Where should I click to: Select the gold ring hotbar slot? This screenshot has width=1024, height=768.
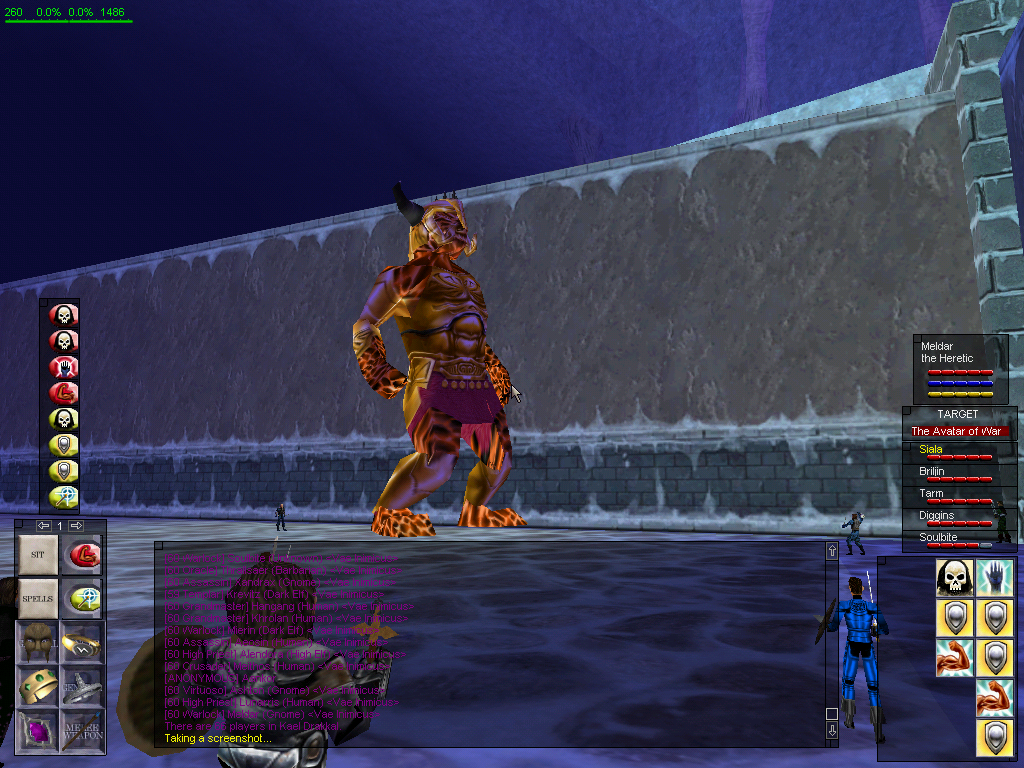(x=81, y=641)
